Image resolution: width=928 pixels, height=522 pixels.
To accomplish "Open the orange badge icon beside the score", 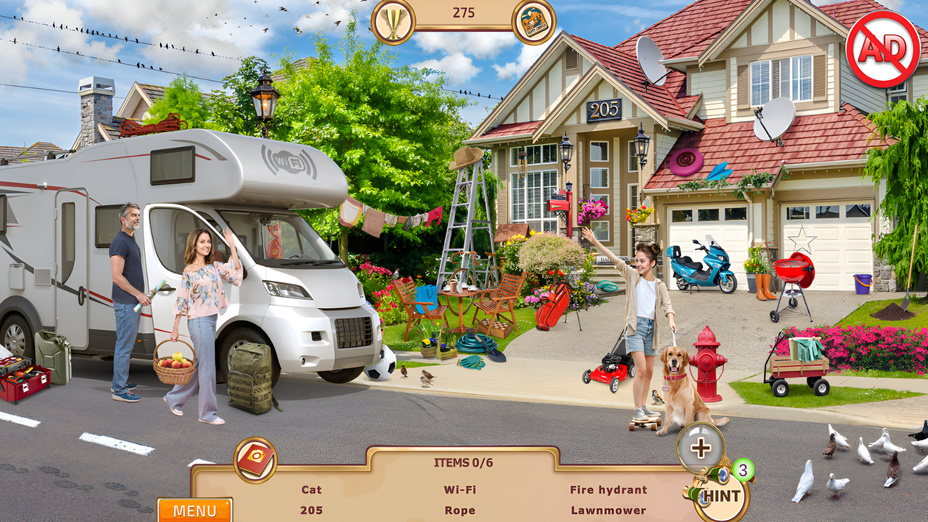I will point(534,22).
